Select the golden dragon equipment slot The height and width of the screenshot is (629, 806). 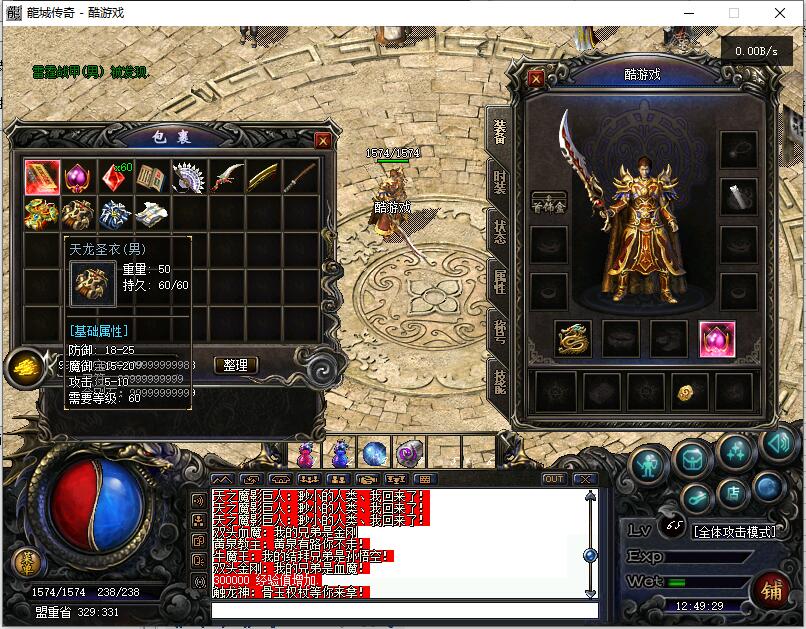pyautogui.click(x=573, y=339)
